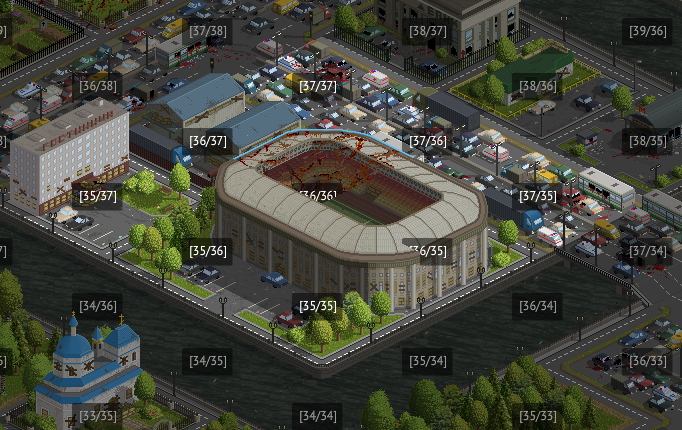Click the [35/33] map cell marker

pos(538,415)
